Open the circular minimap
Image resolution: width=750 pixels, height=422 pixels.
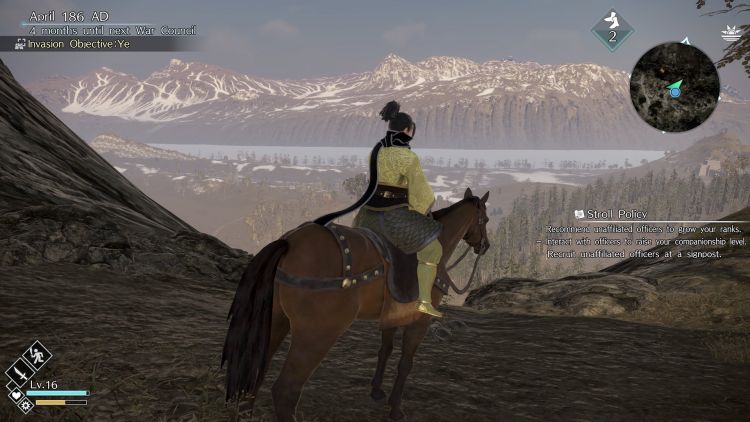[675, 87]
